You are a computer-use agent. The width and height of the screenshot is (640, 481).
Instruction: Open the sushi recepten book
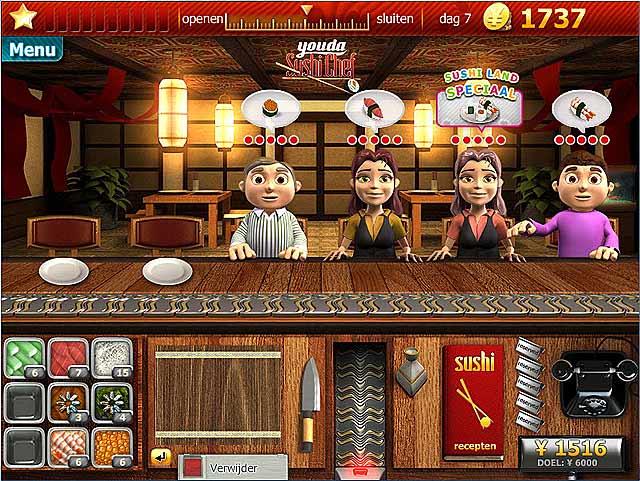(473, 400)
